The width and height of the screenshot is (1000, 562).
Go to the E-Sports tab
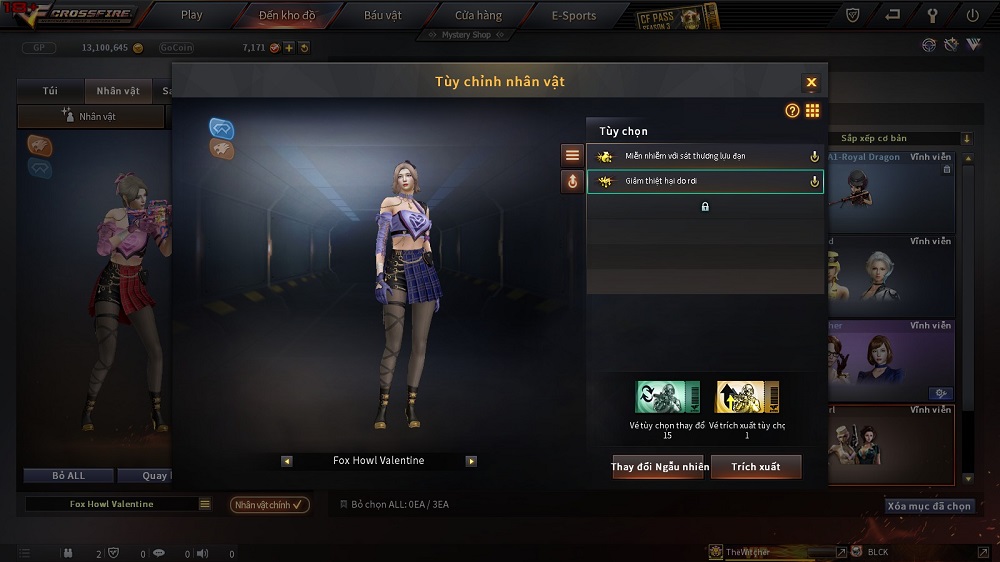[x=573, y=15]
